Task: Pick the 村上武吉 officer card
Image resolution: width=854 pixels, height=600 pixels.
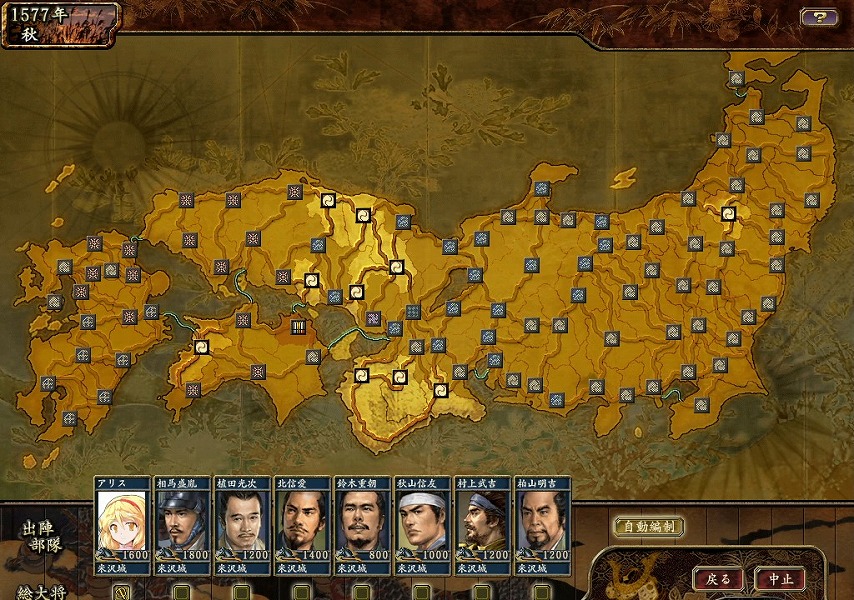Action: click(482, 520)
